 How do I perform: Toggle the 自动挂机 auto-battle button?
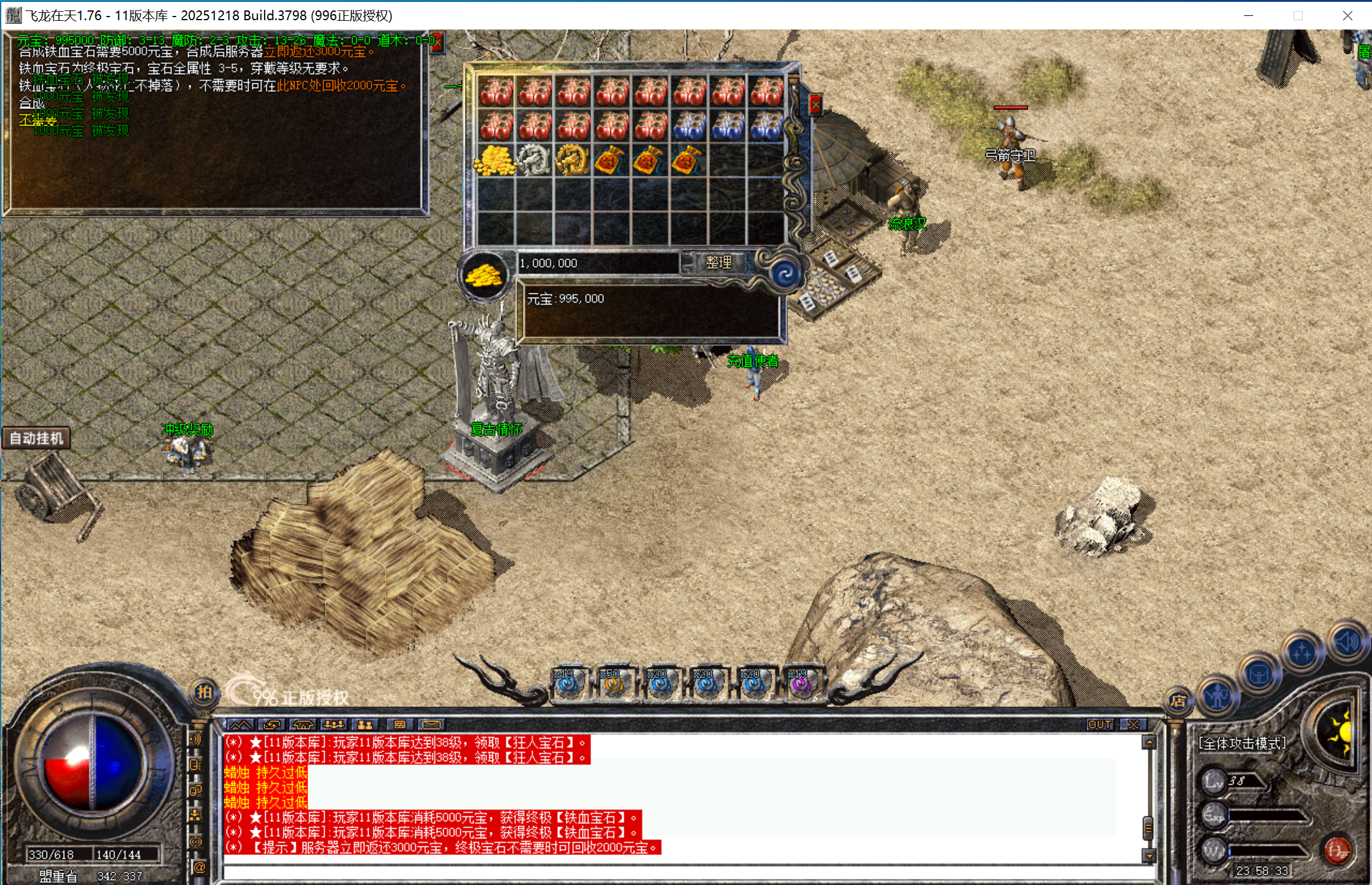pos(36,439)
